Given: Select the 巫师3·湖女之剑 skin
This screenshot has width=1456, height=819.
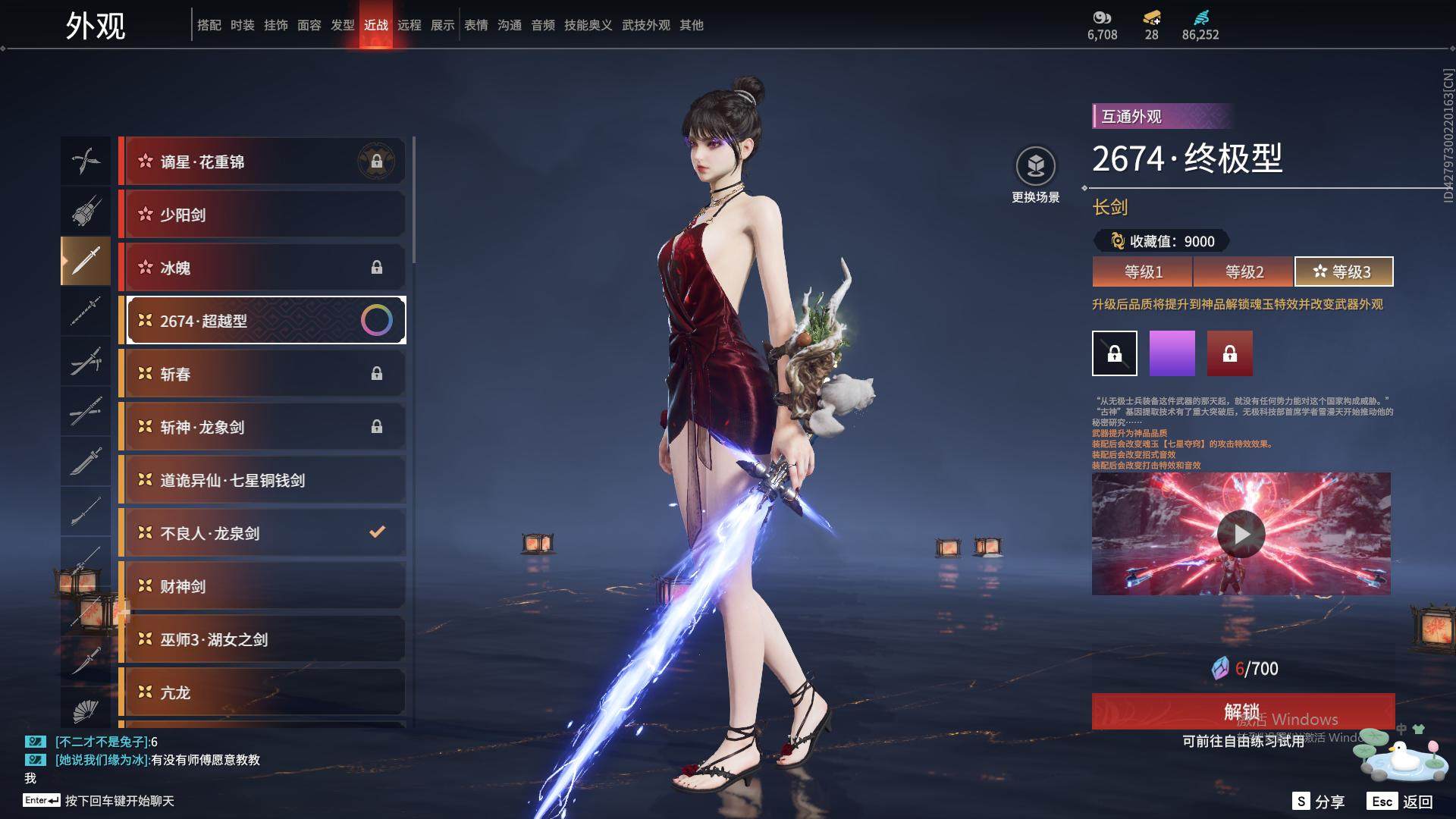Looking at the screenshot, I should pos(262,639).
